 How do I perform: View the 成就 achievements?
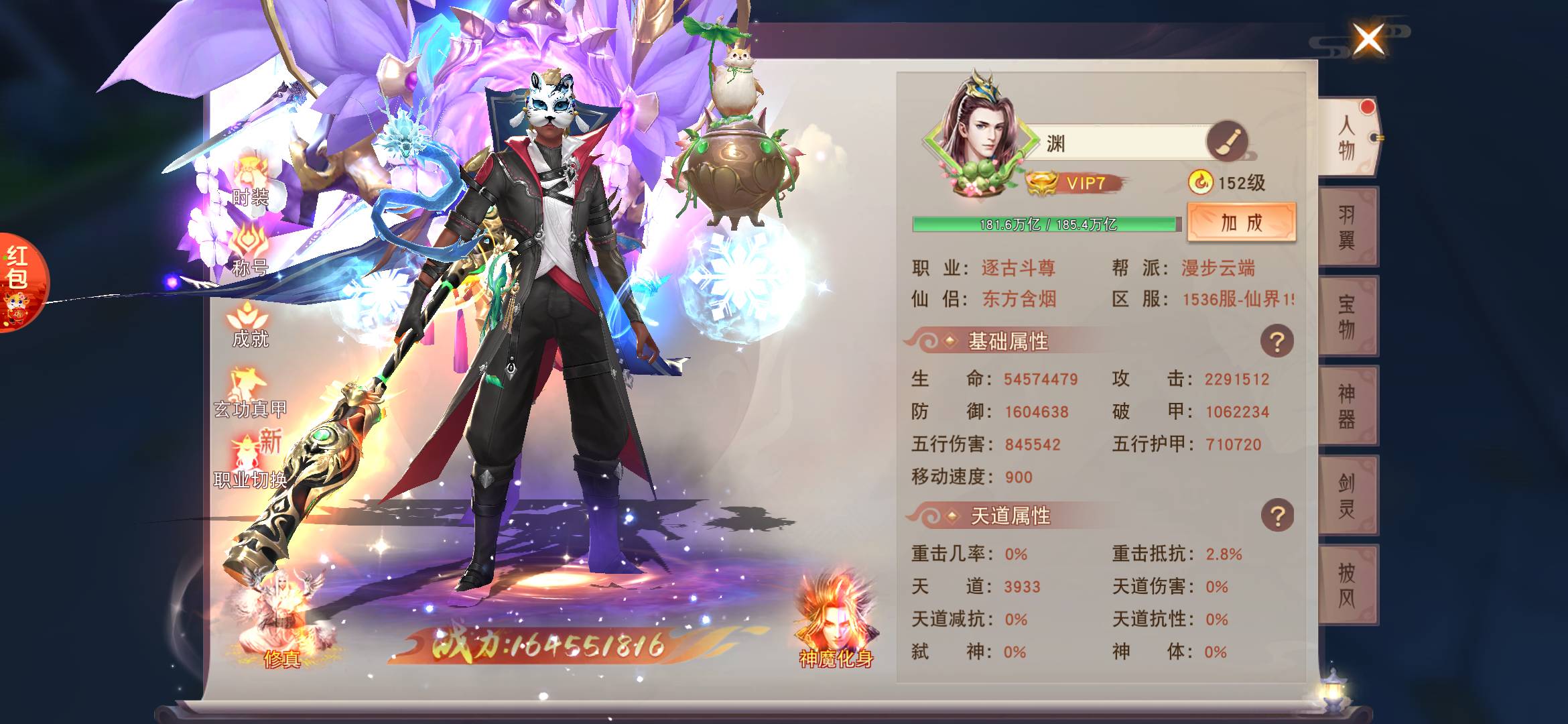tap(250, 324)
